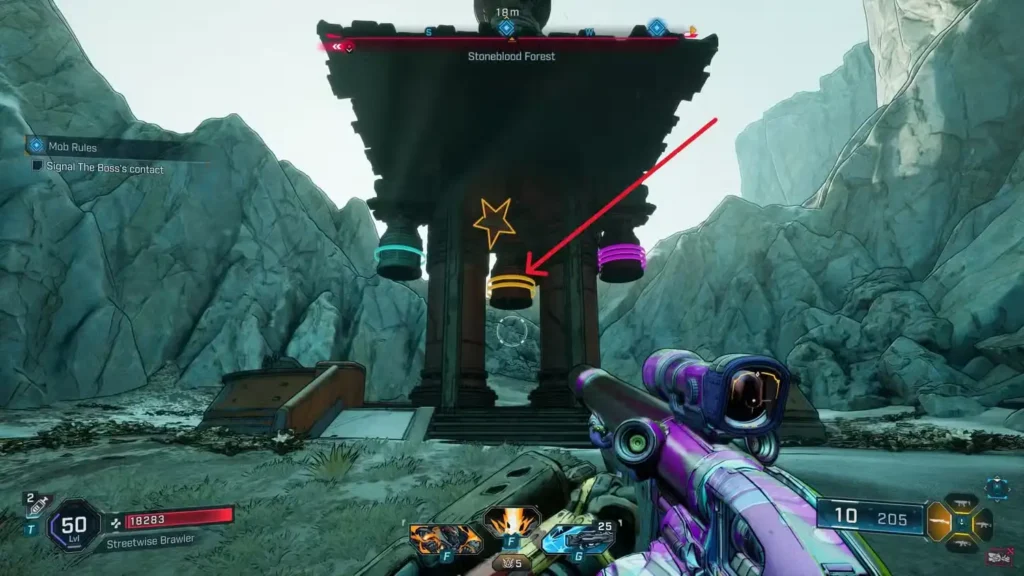Tick the Signal The Boss's contact objective
The image size is (1024, 576).
pyautogui.click(x=38, y=168)
